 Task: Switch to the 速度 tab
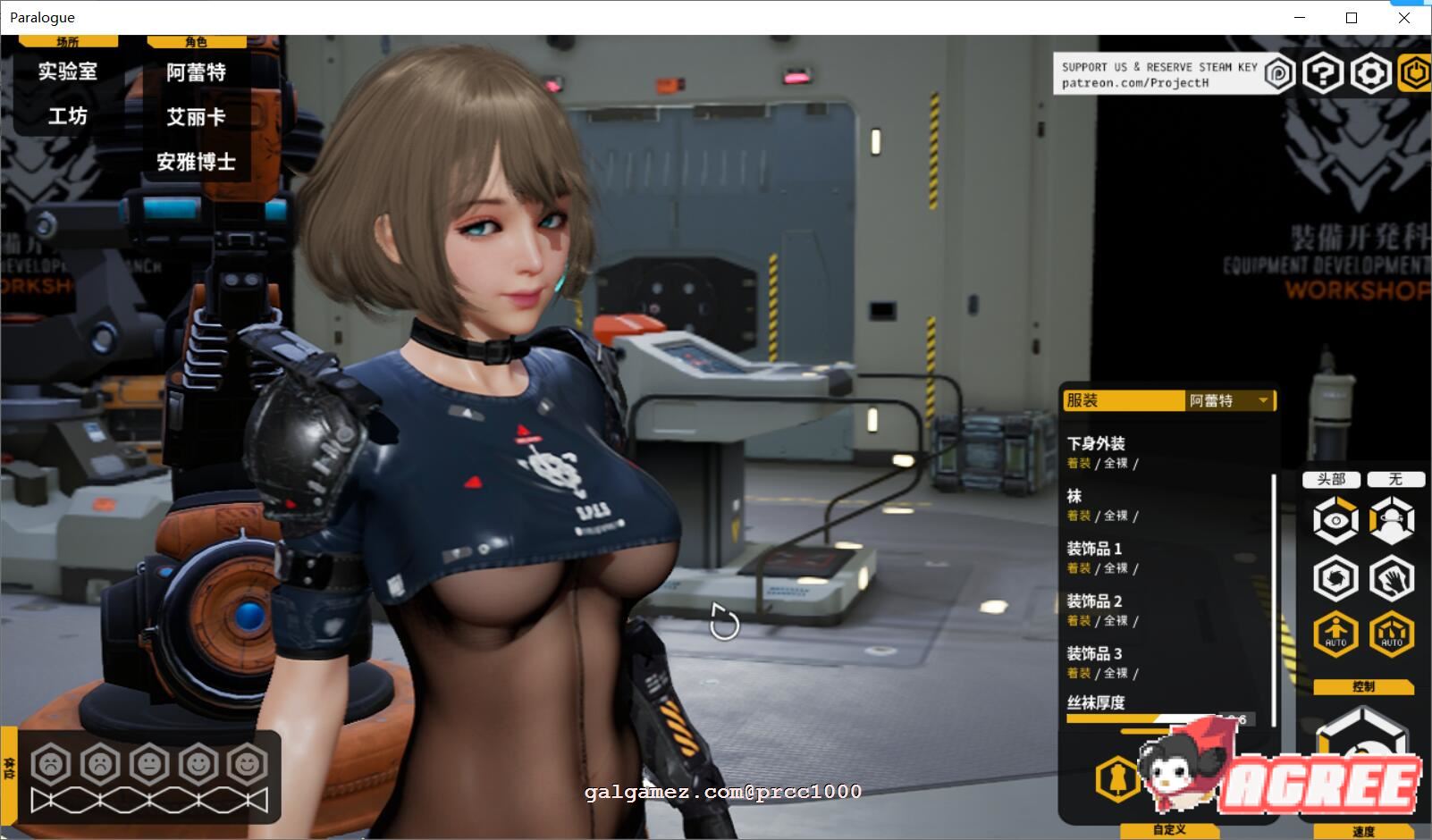point(1362,831)
